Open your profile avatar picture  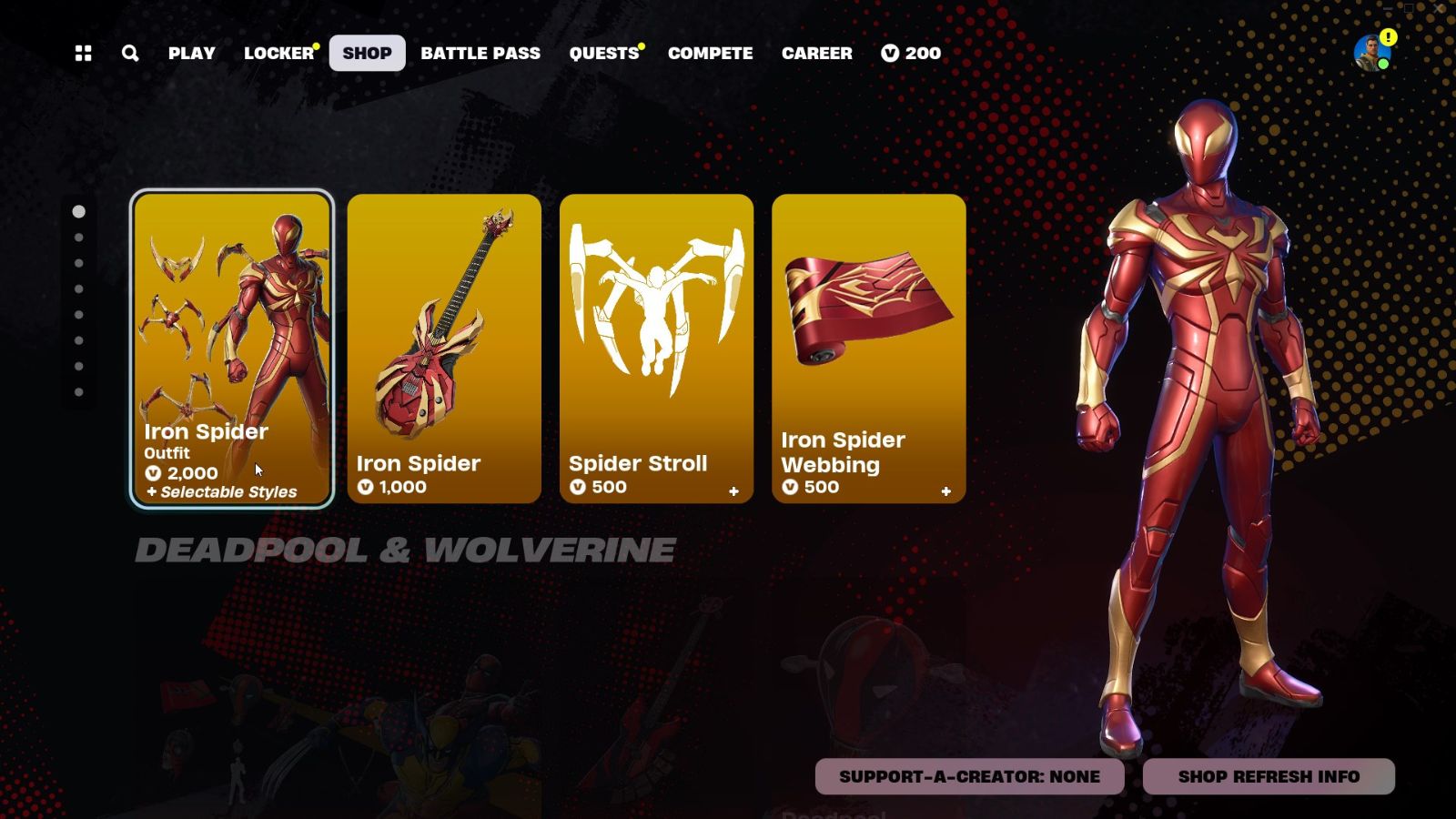pyautogui.click(x=1367, y=55)
